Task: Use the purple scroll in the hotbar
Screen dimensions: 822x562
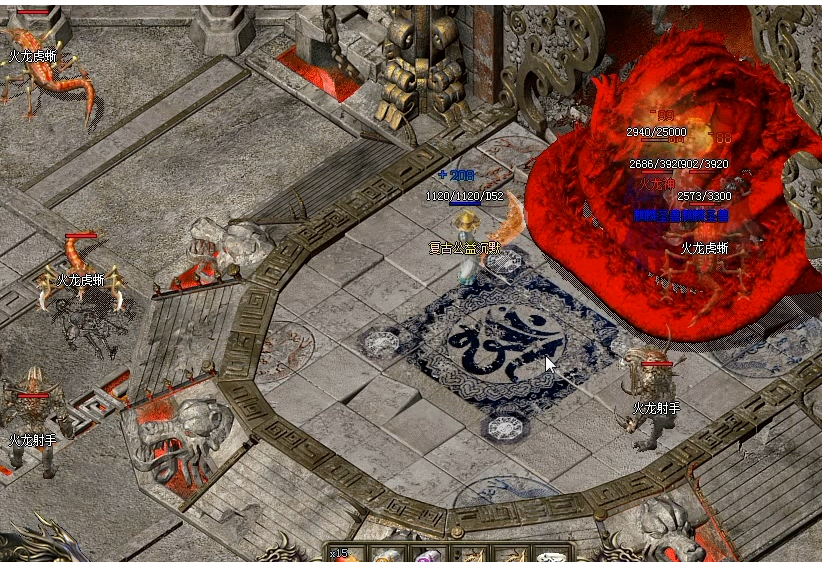Action: tap(429, 555)
